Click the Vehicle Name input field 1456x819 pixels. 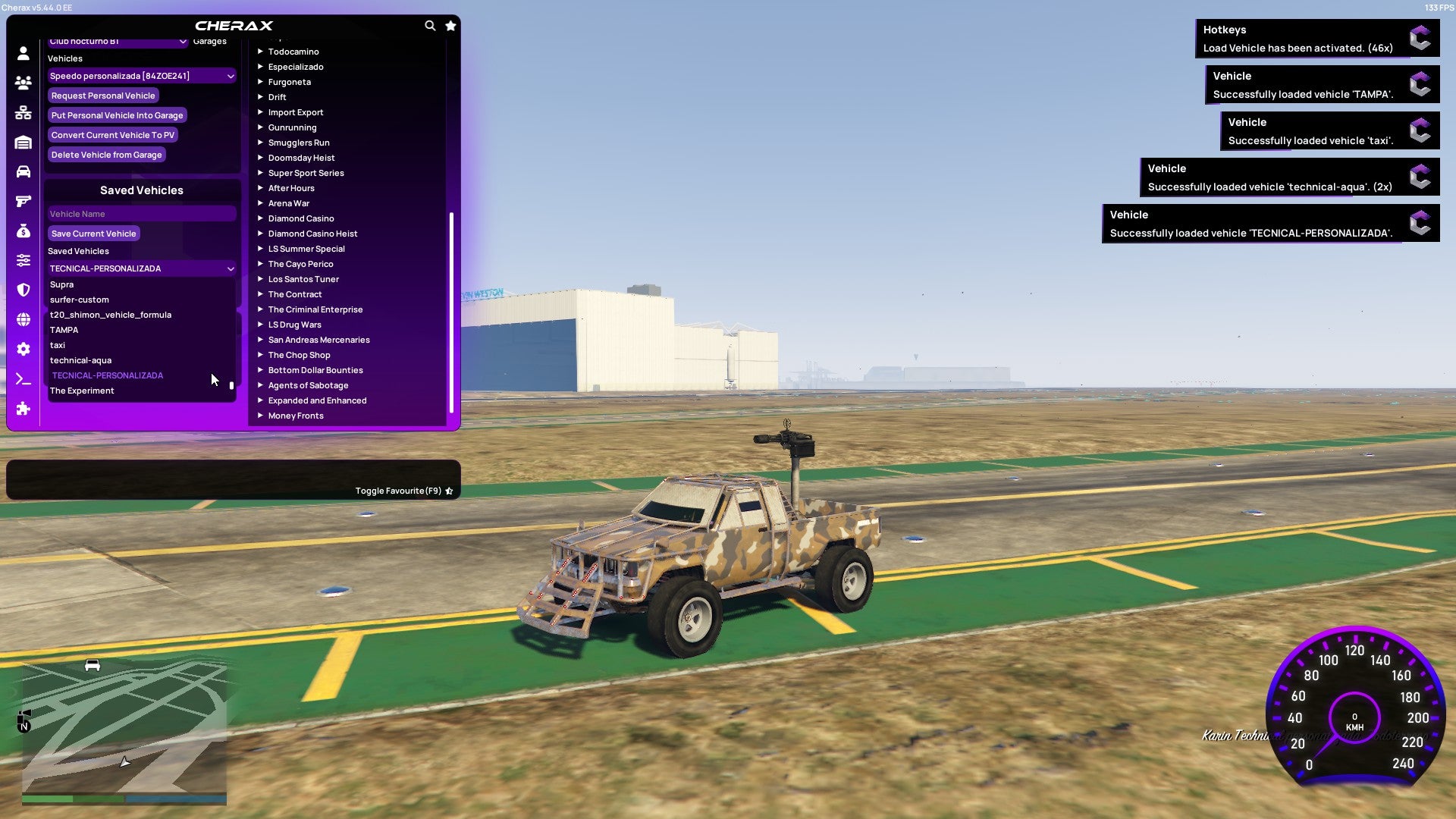click(141, 214)
